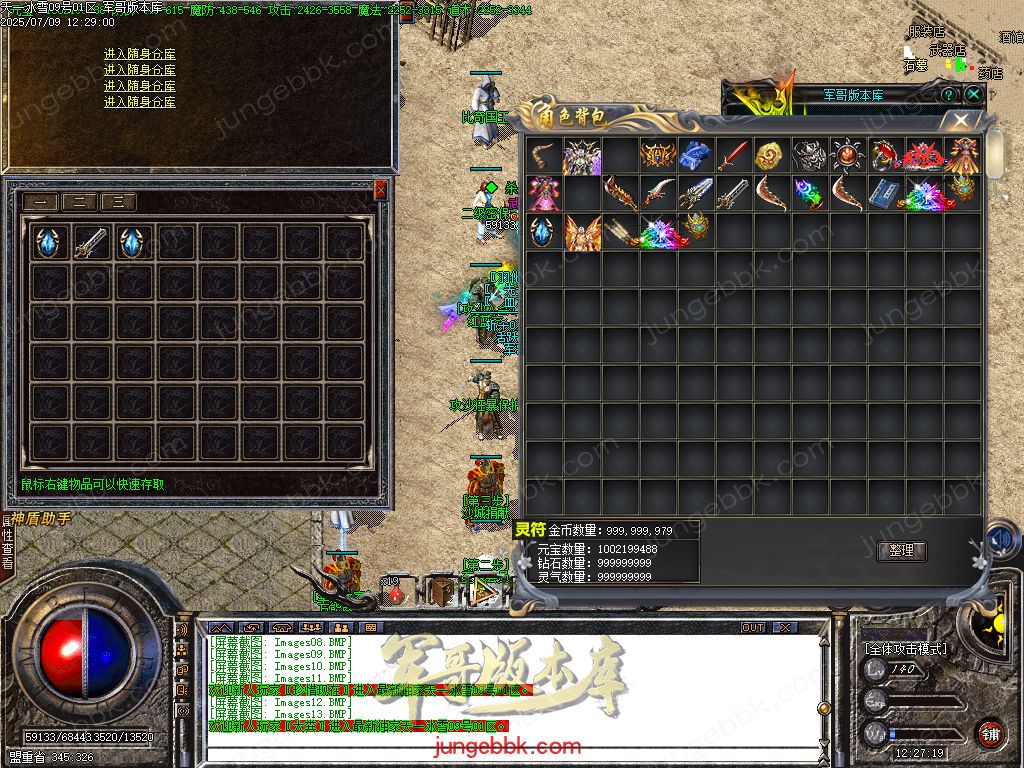Close the 军哥版本库 panel with the X
The height and width of the screenshot is (768, 1024).
coord(973,94)
